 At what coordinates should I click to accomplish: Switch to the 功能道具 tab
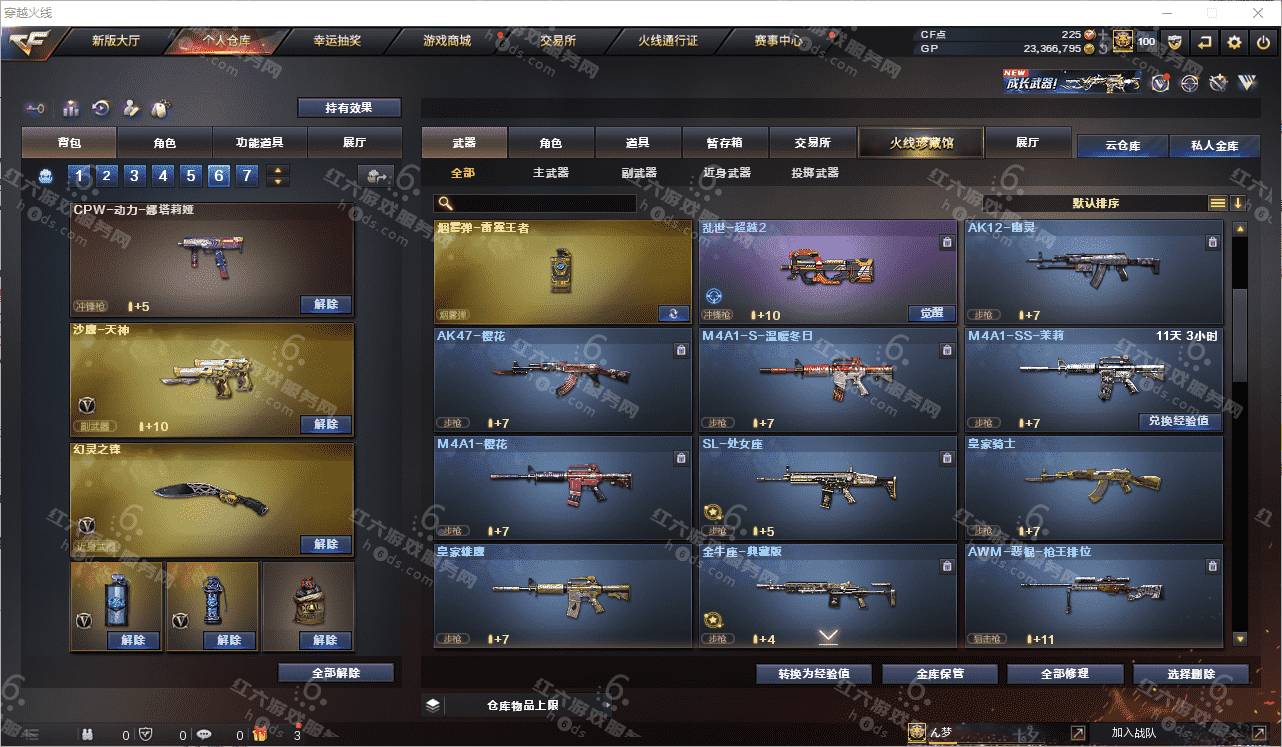[x=259, y=143]
